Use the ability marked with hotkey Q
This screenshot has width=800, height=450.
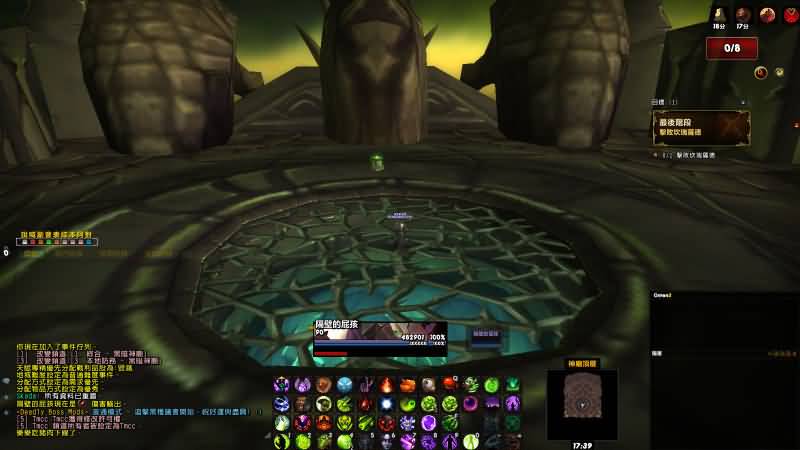click(450, 385)
